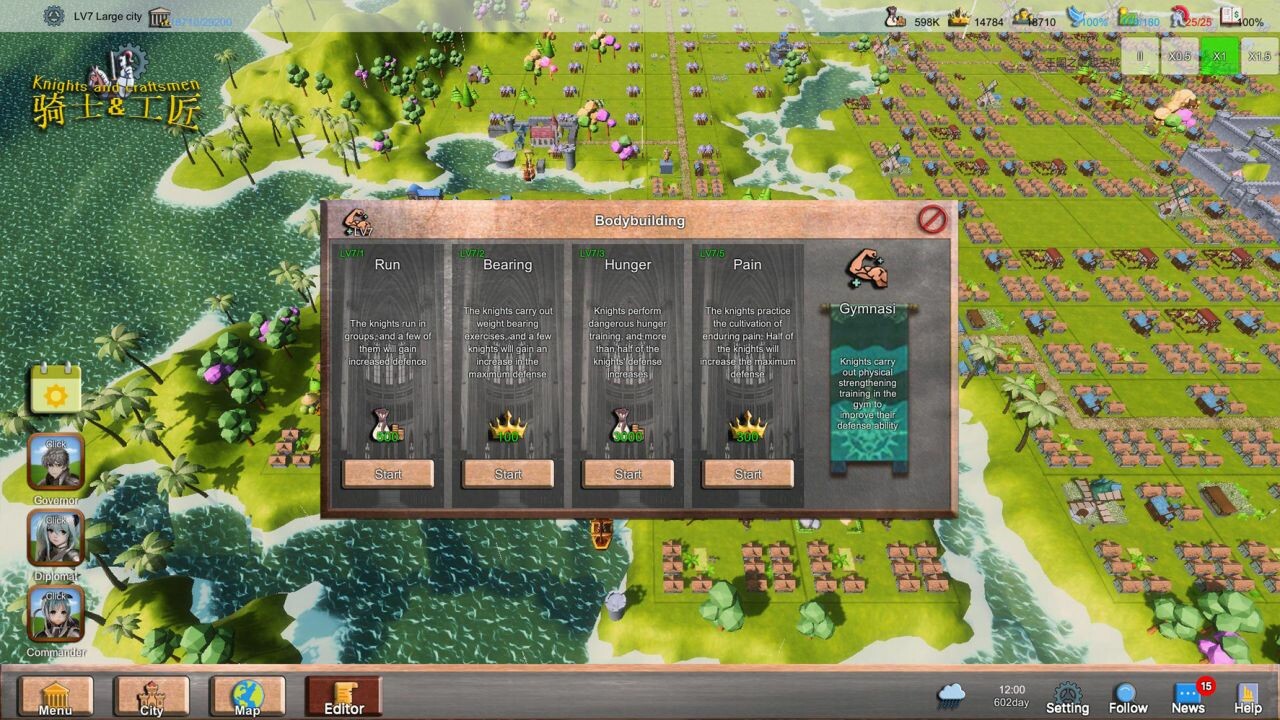Viewport: 1280px width, 720px height.
Task: Start the Run training
Action: coord(387,474)
